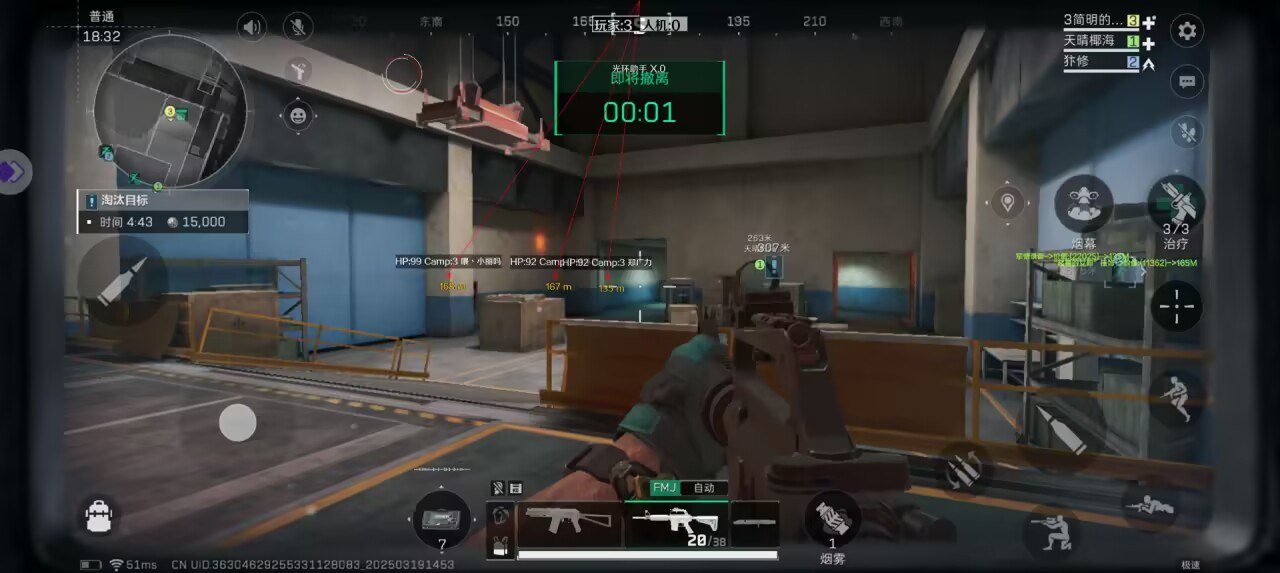Activate the crosshair aim-down-sights button
Screen dimensions: 1280x573
(x=1176, y=305)
